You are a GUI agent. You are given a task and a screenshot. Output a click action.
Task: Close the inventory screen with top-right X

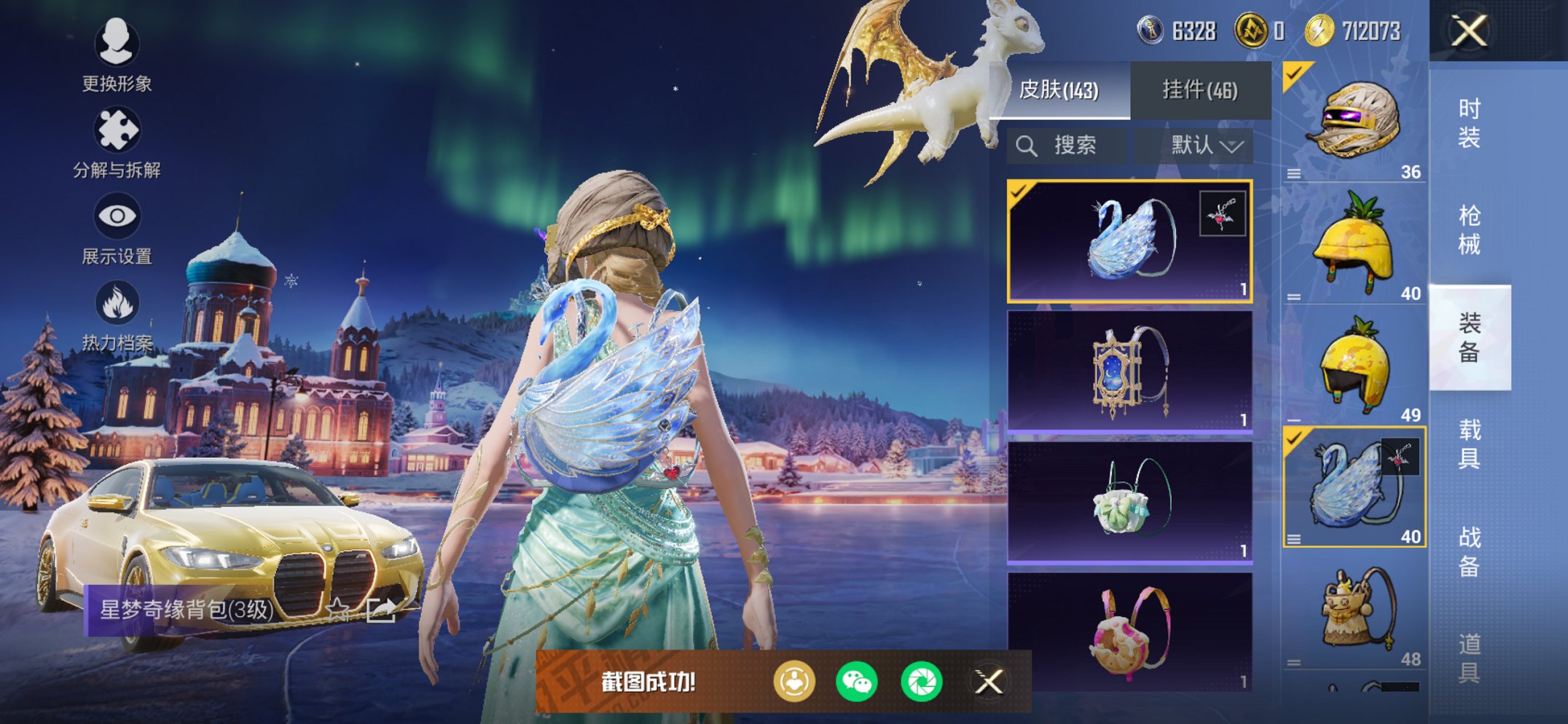(1468, 31)
